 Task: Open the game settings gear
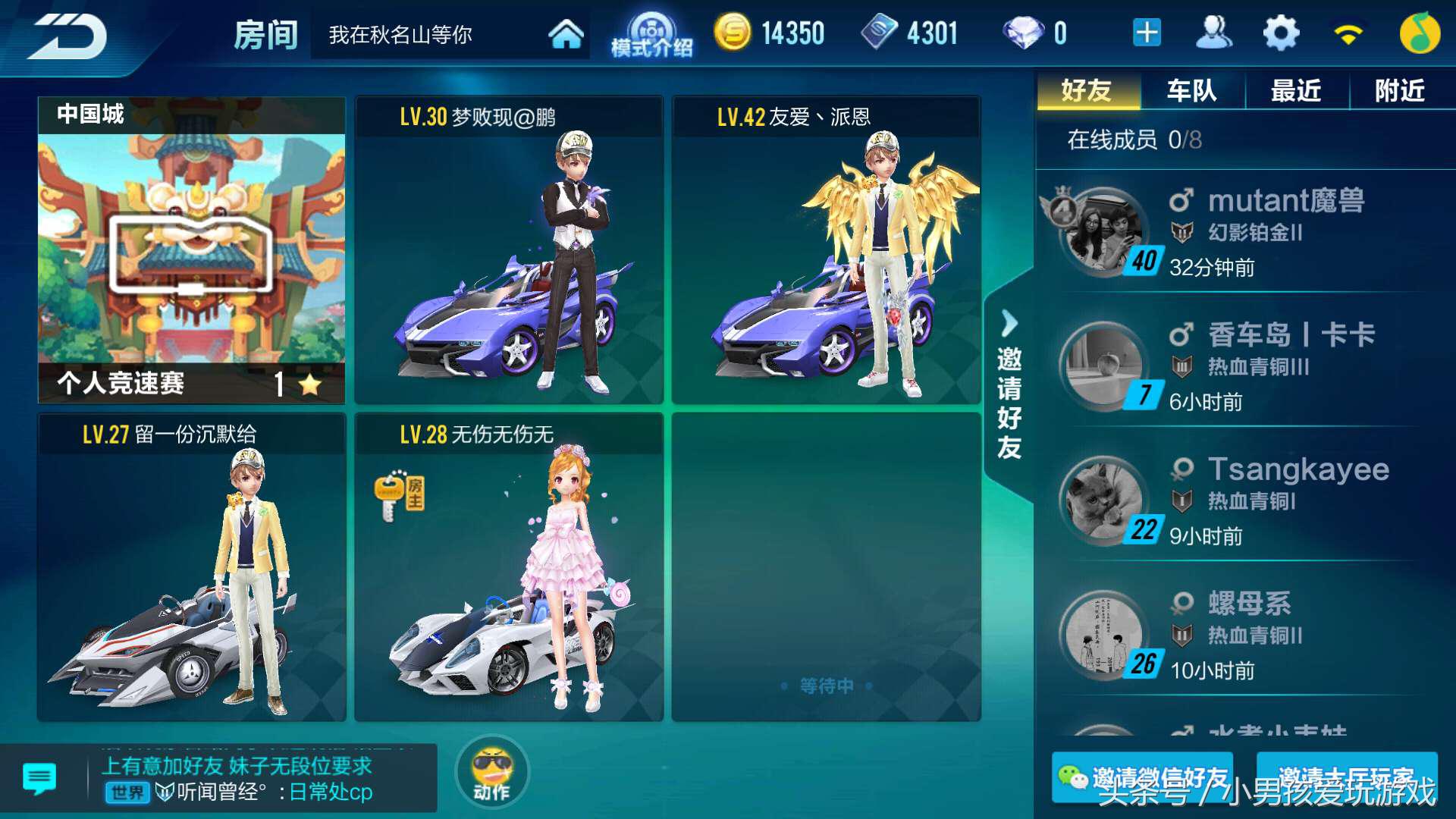pos(1280,32)
